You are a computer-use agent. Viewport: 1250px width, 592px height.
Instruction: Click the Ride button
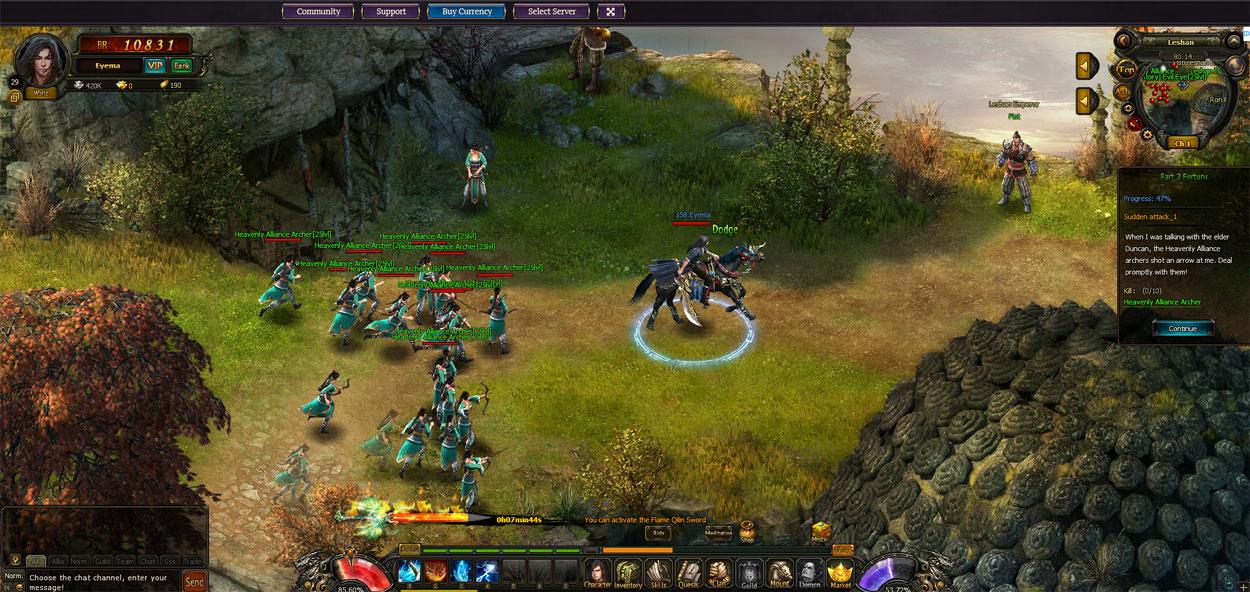(x=658, y=533)
